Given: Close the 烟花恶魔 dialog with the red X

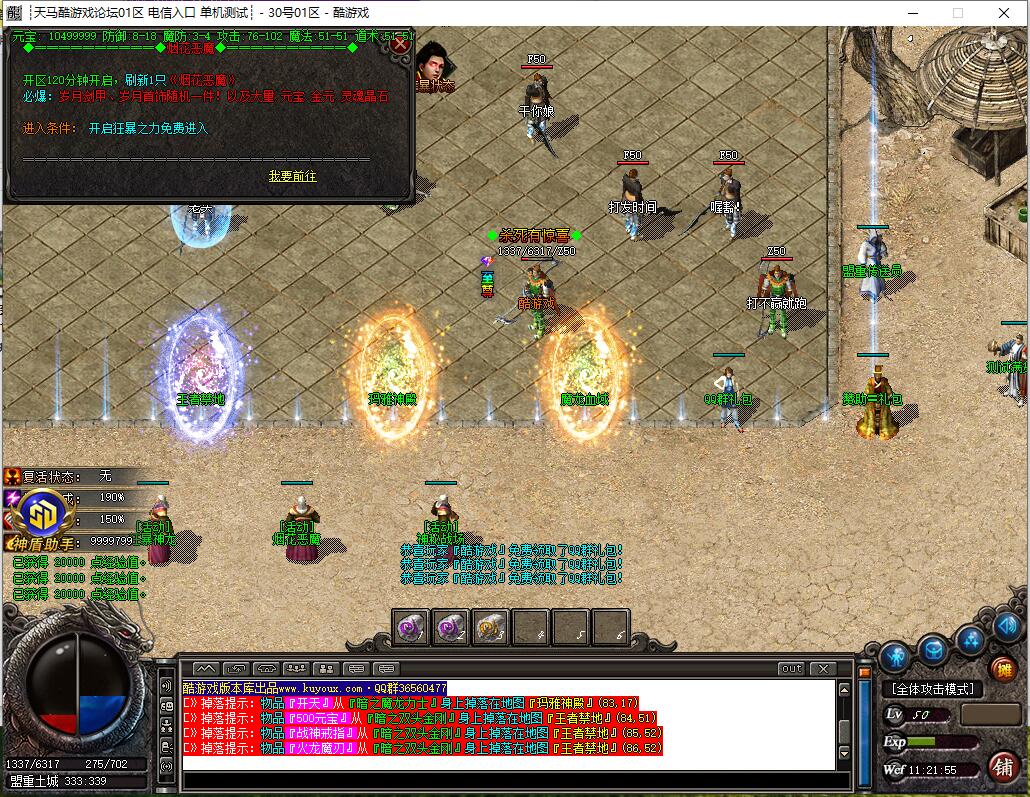Looking at the screenshot, I should (400, 44).
